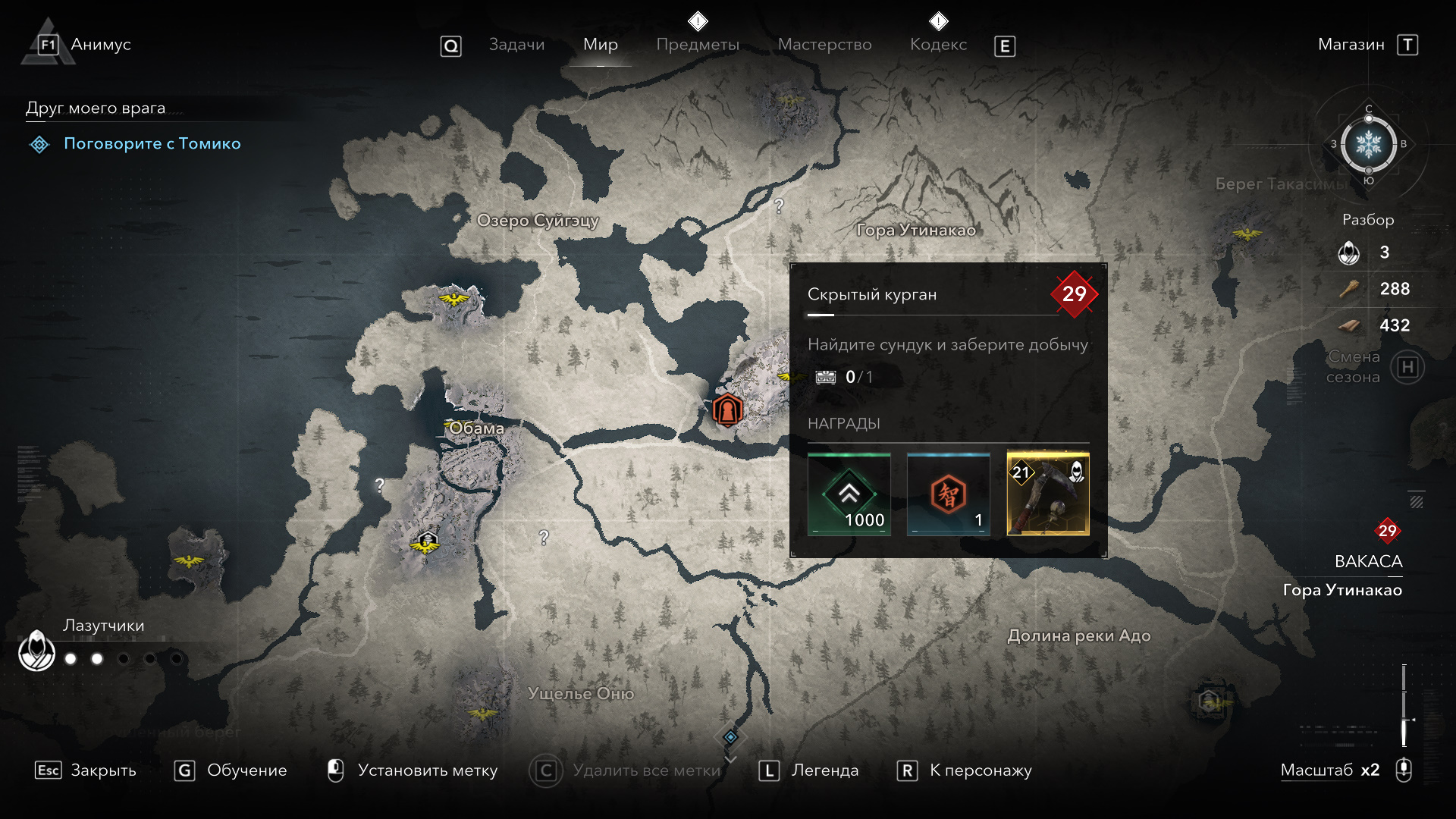1456x819 pixels.
Task: Select the blue quest diamond marker on map
Action: coord(730,737)
